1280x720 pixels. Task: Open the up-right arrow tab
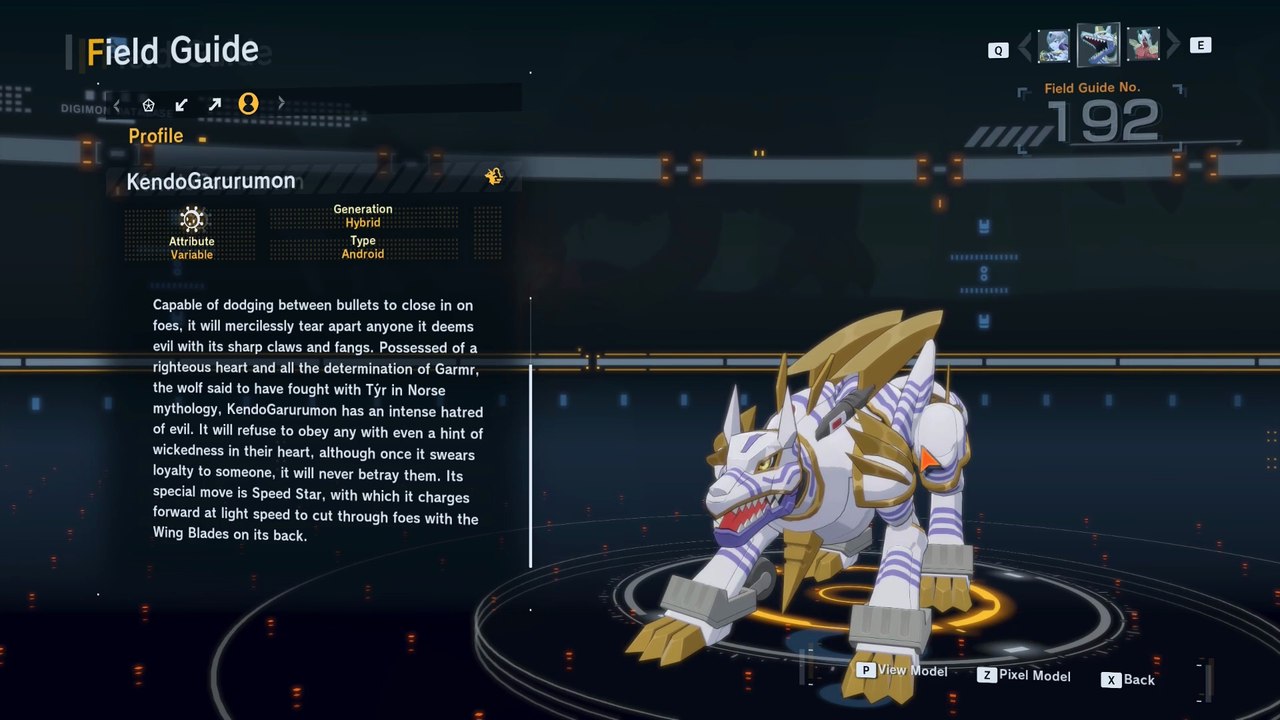[x=214, y=104]
